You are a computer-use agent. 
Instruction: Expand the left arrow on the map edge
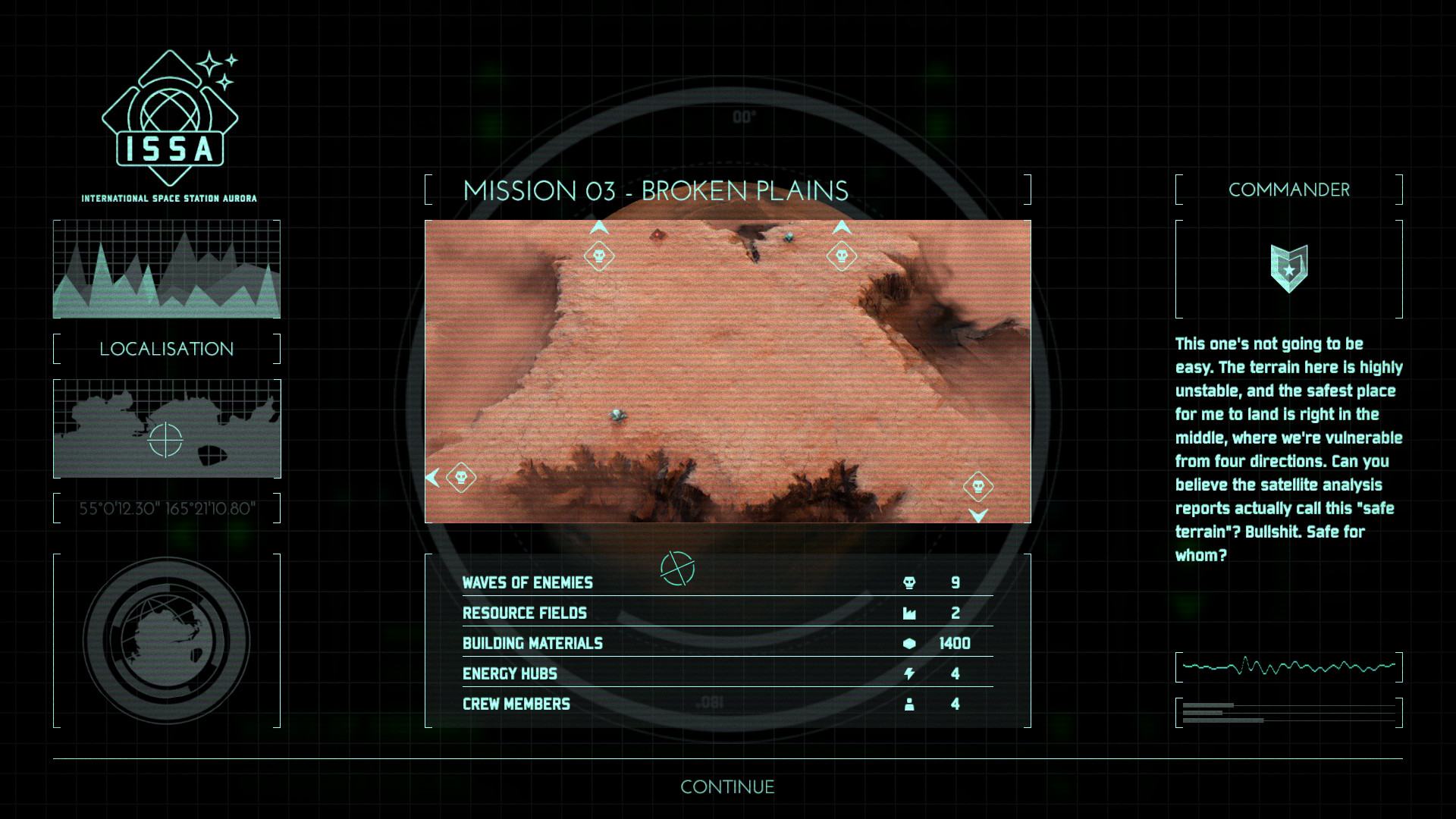pyautogui.click(x=432, y=477)
